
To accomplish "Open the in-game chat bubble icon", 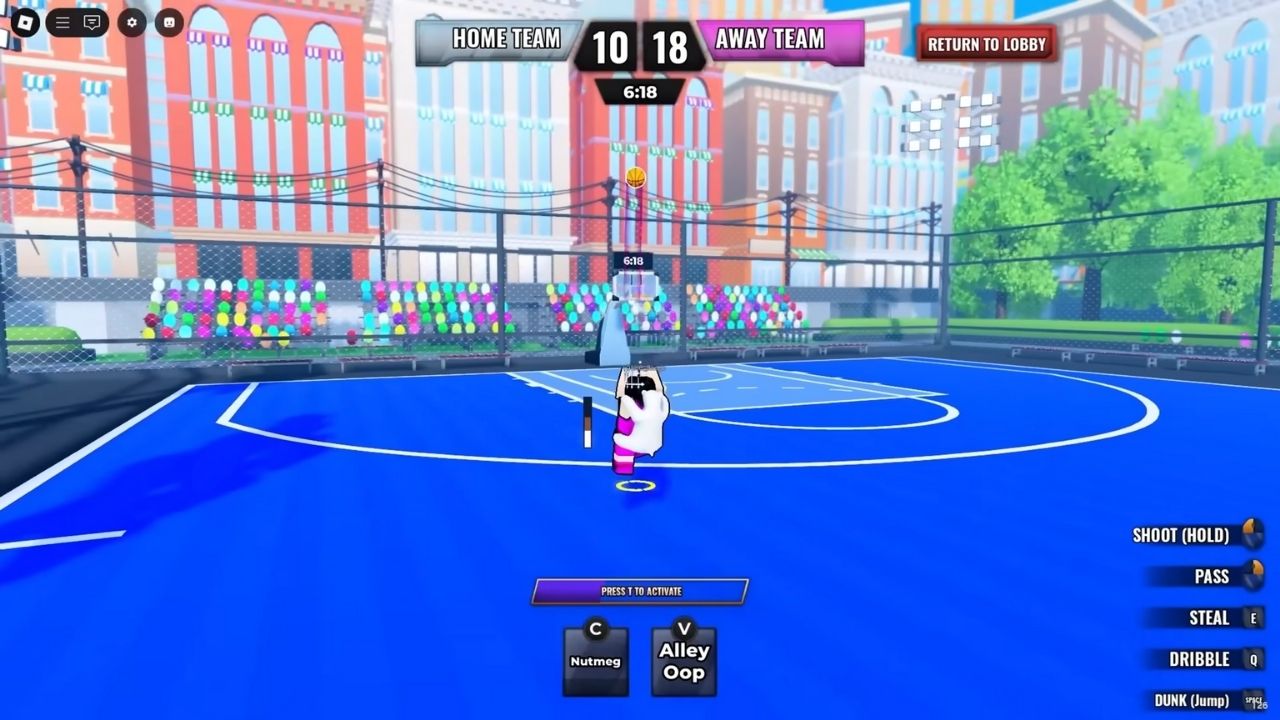I will click(92, 21).
